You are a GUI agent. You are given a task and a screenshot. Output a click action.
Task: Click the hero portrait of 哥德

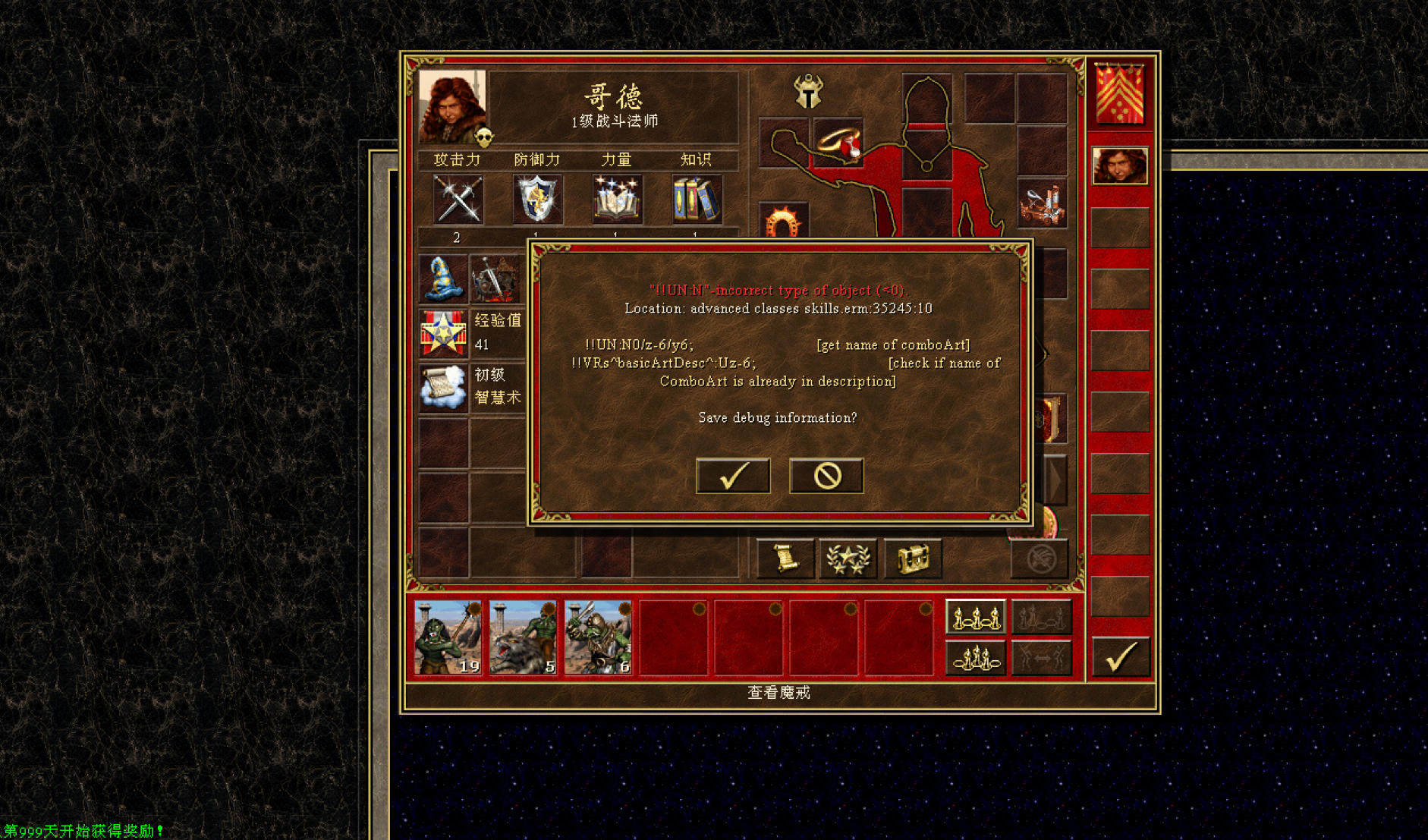[x=452, y=108]
